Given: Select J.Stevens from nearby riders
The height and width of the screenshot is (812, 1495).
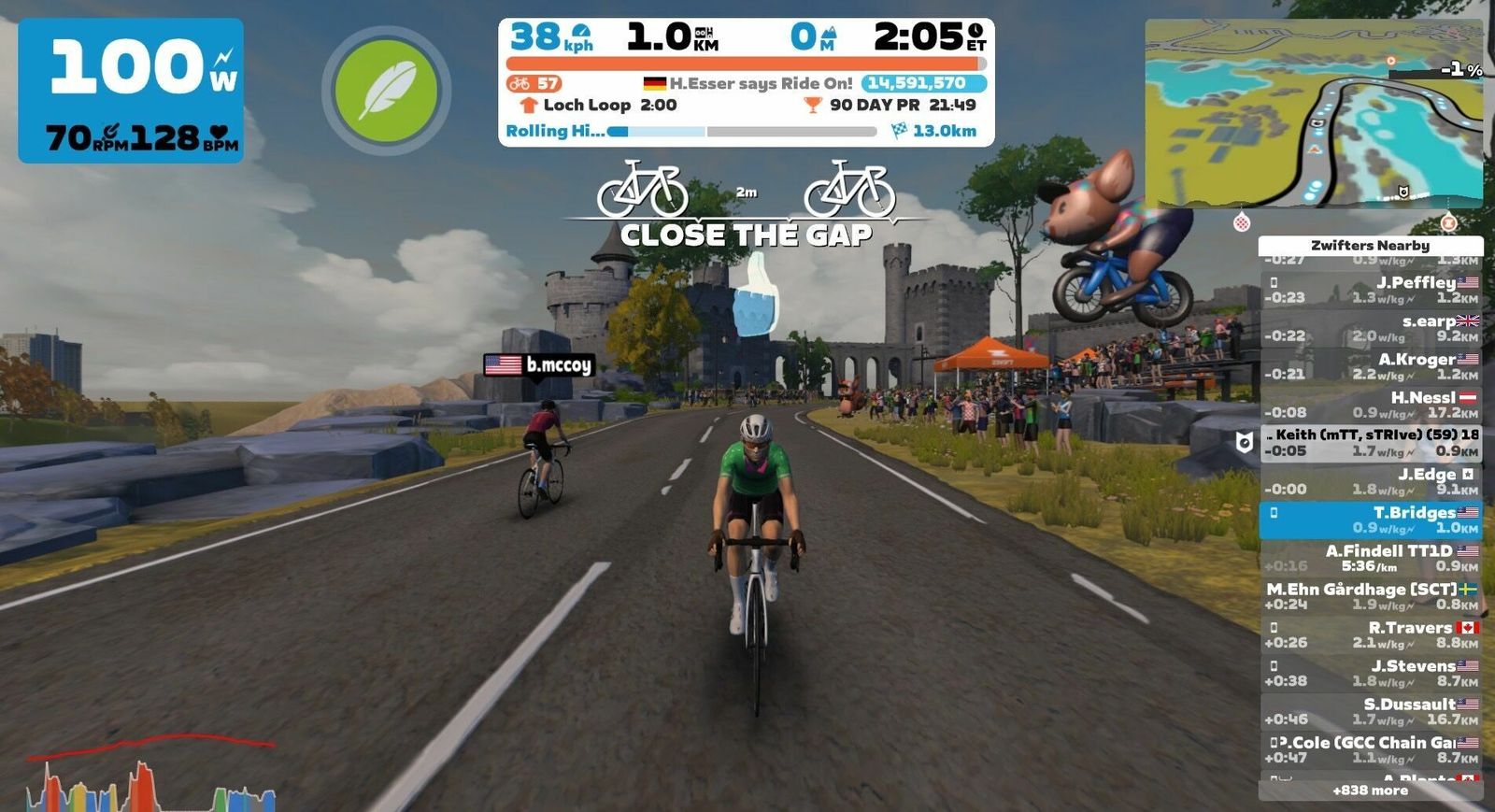Looking at the screenshot, I should [1370, 673].
